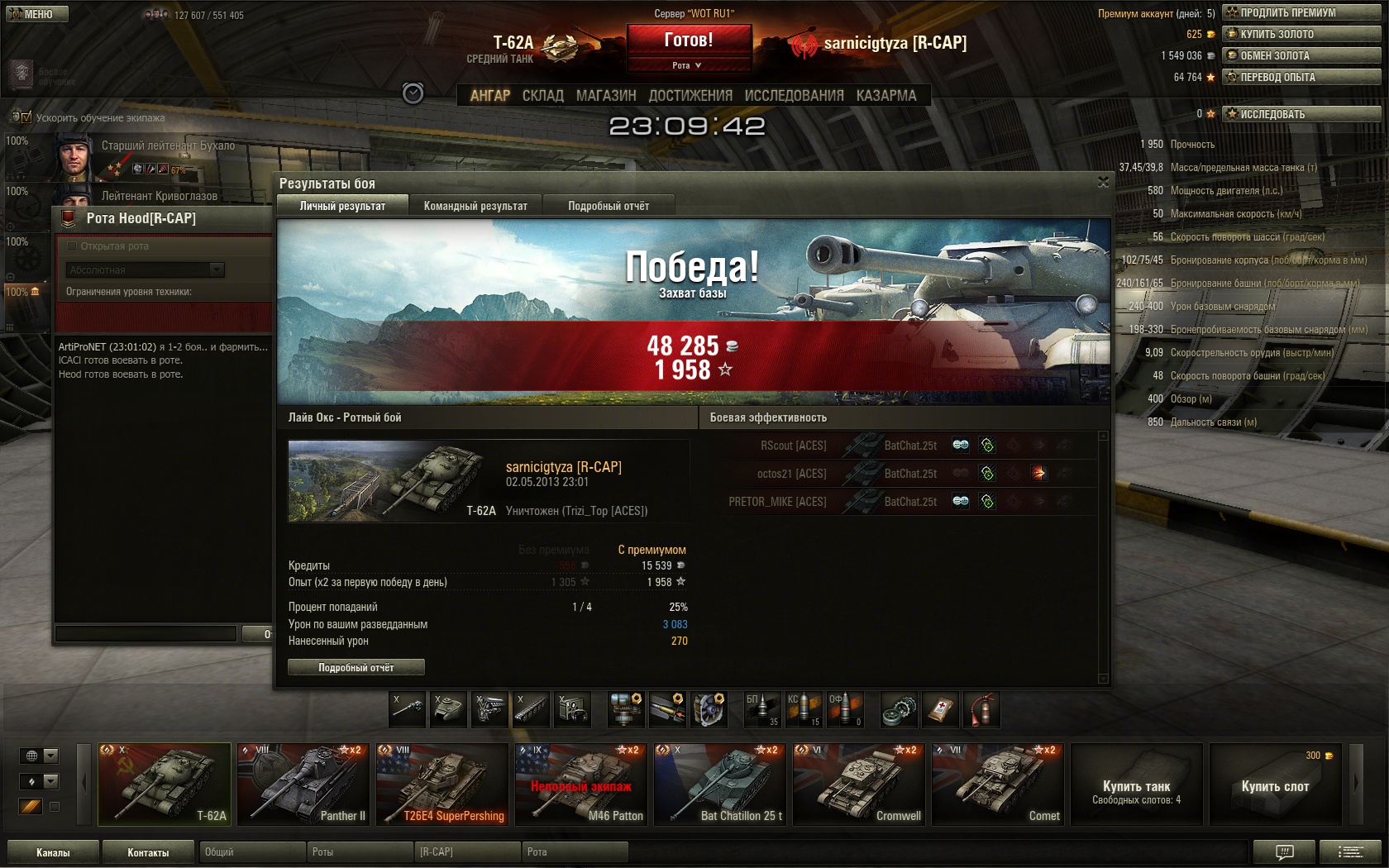The width and height of the screenshot is (1389, 868).
Task: Open the МЕНЮ button
Action: coord(35,14)
